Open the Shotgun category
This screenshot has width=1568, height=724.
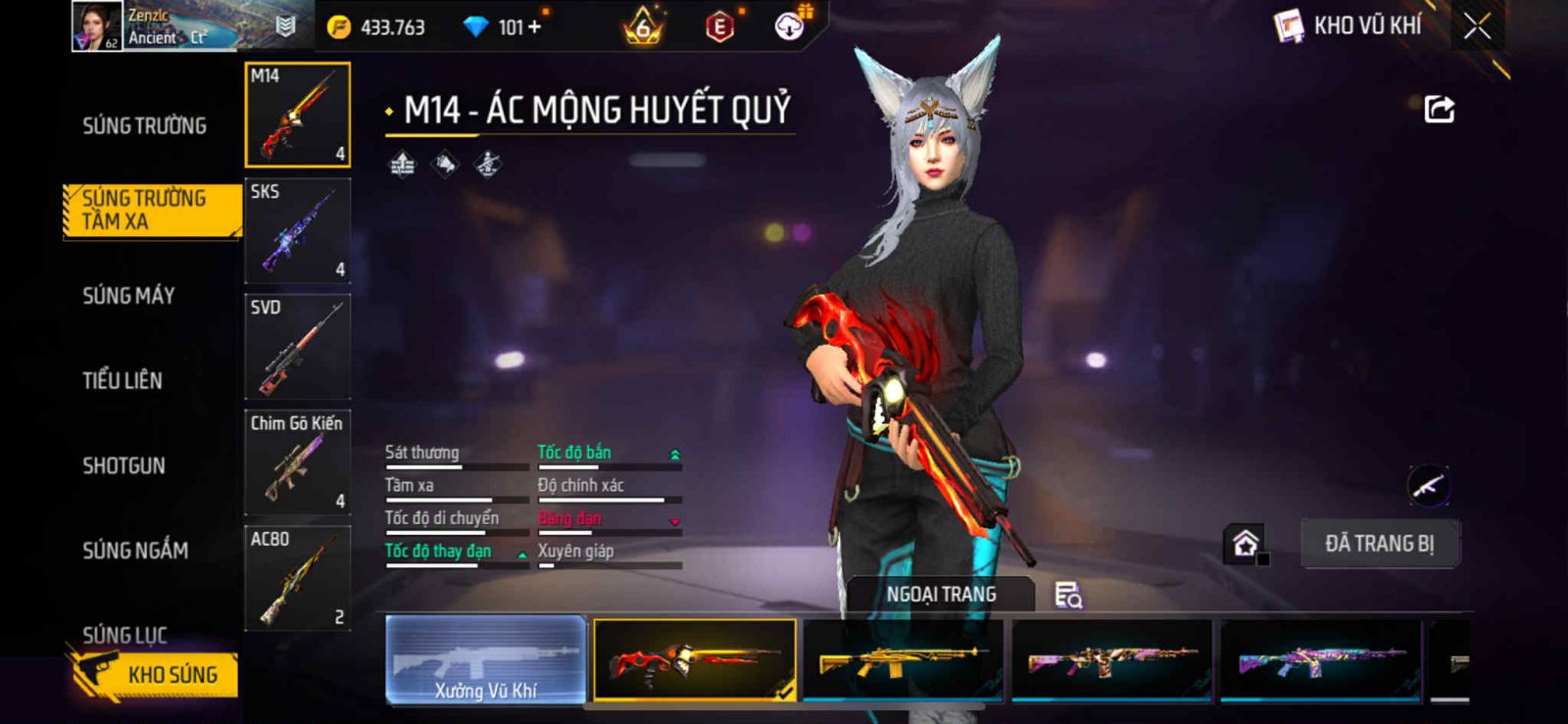pos(123,465)
